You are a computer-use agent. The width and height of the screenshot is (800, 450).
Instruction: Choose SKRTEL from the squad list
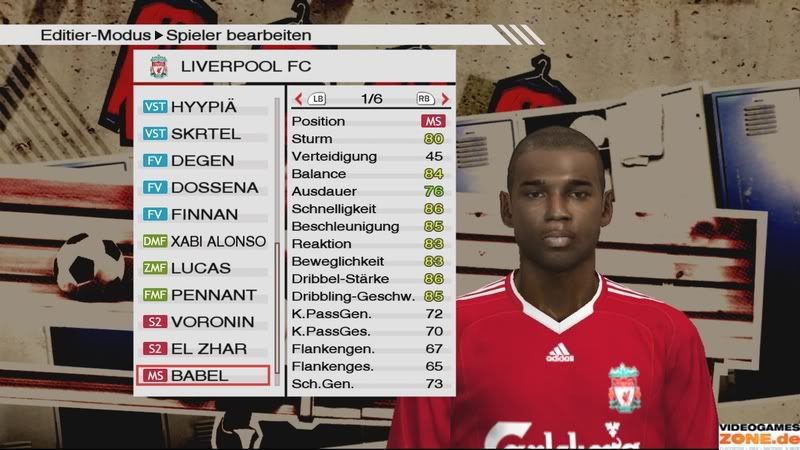(x=205, y=133)
